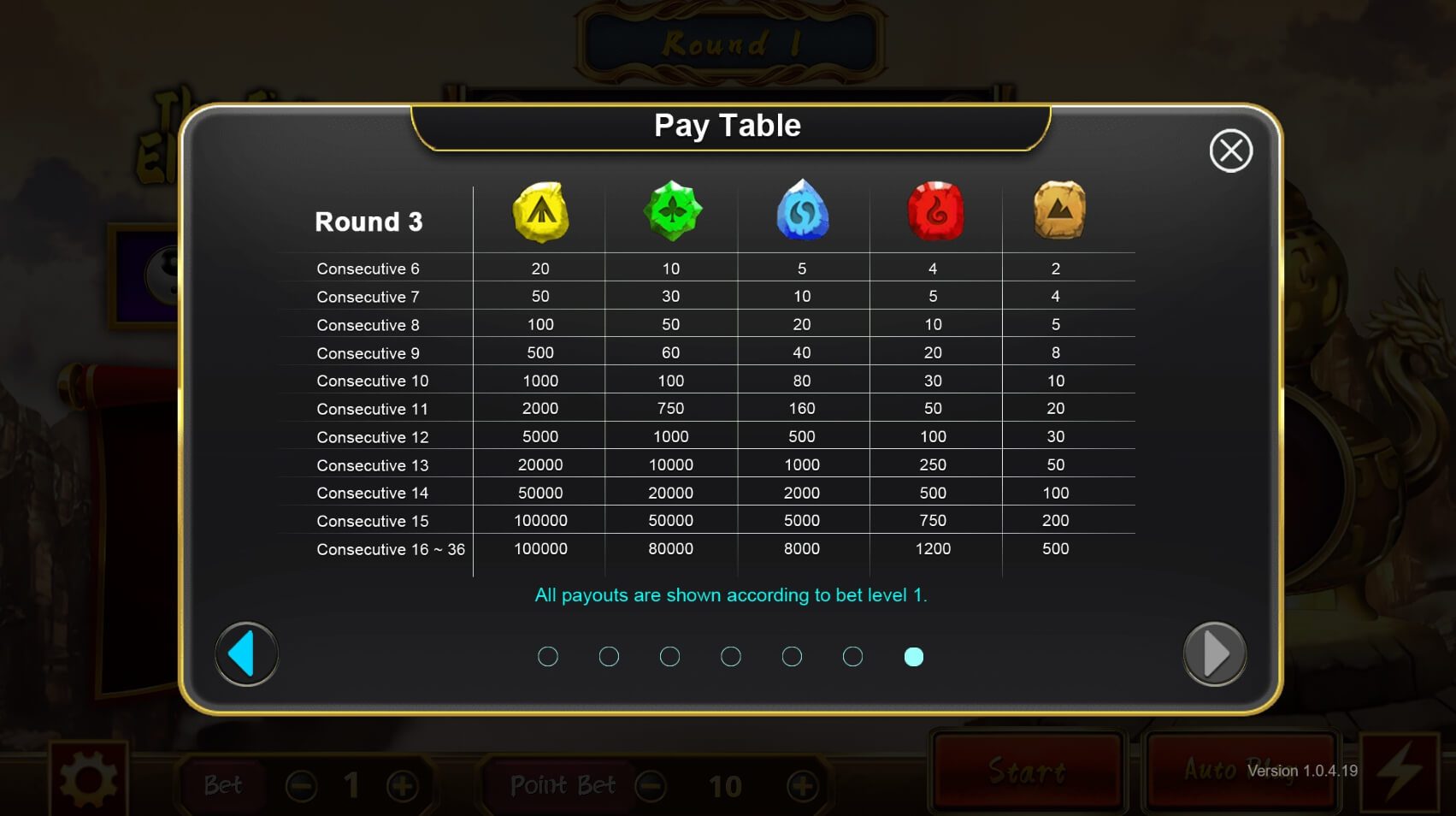
Task: Select the green clover element symbol
Action: 670,210
